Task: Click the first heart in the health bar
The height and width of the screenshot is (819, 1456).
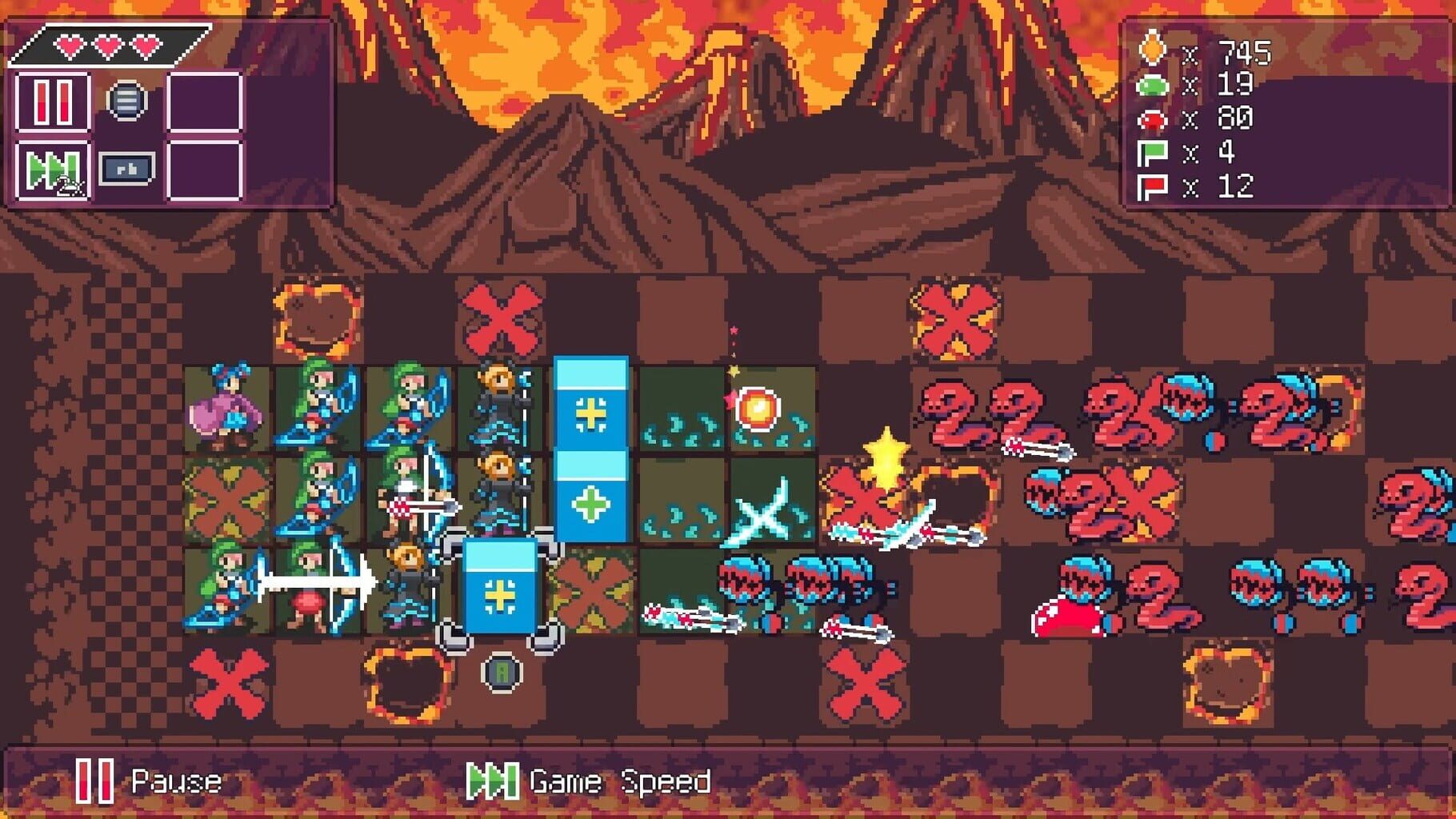Action: [70, 46]
